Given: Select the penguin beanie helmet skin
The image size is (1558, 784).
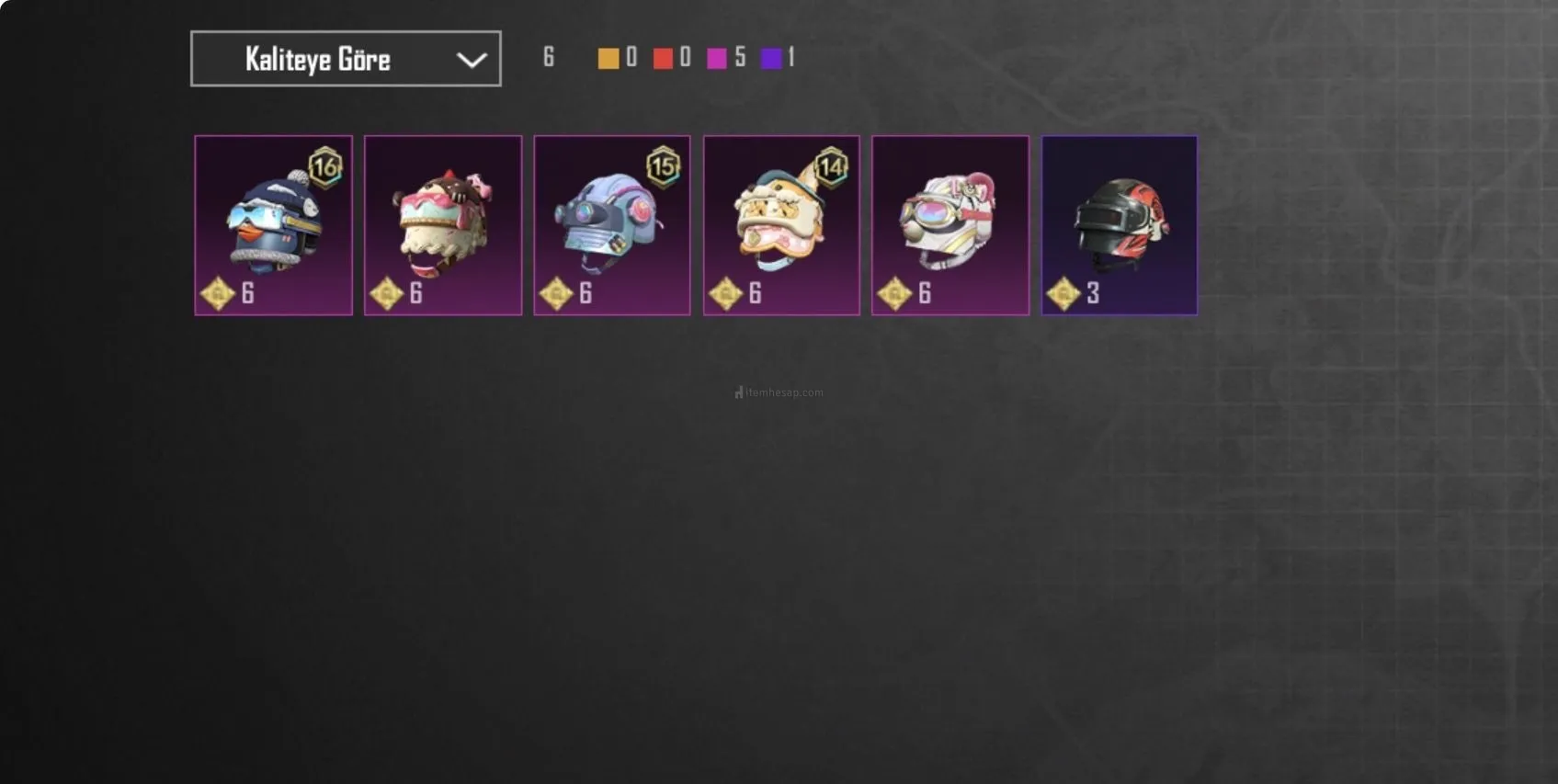Looking at the screenshot, I should pos(273,225).
